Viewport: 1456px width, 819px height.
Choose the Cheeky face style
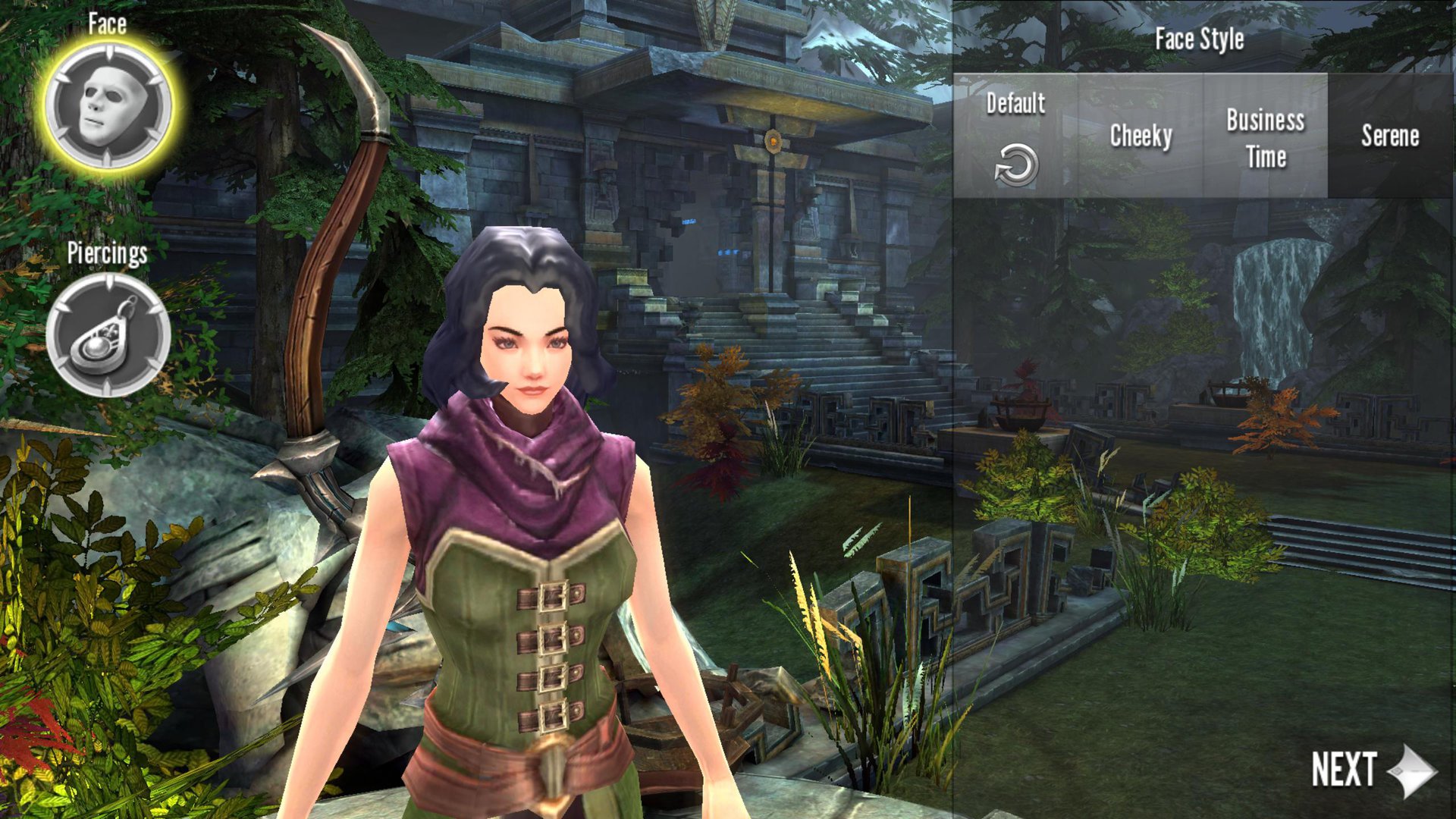tap(1141, 136)
